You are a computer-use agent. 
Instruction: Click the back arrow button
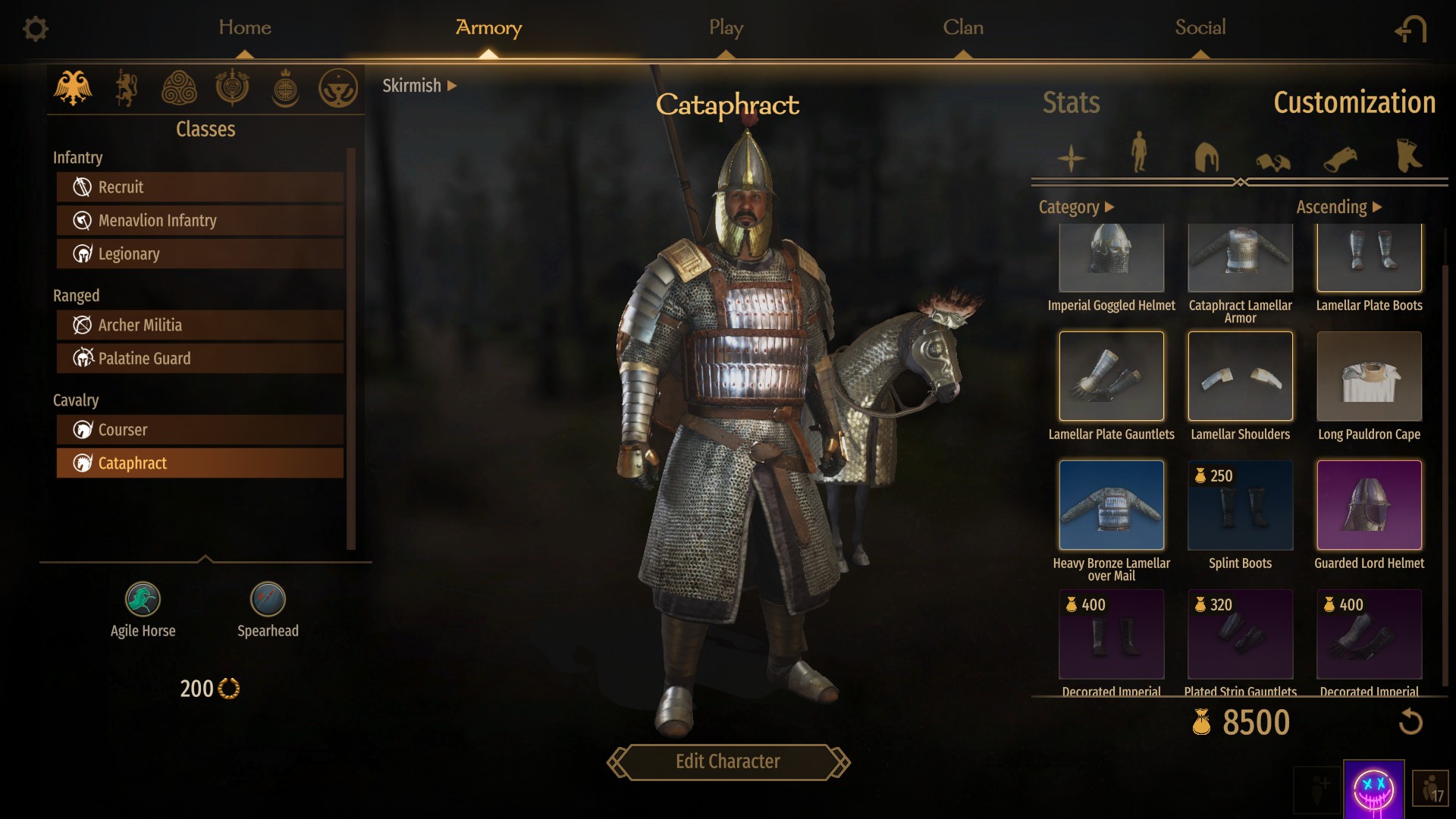[x=1410, y=30]
